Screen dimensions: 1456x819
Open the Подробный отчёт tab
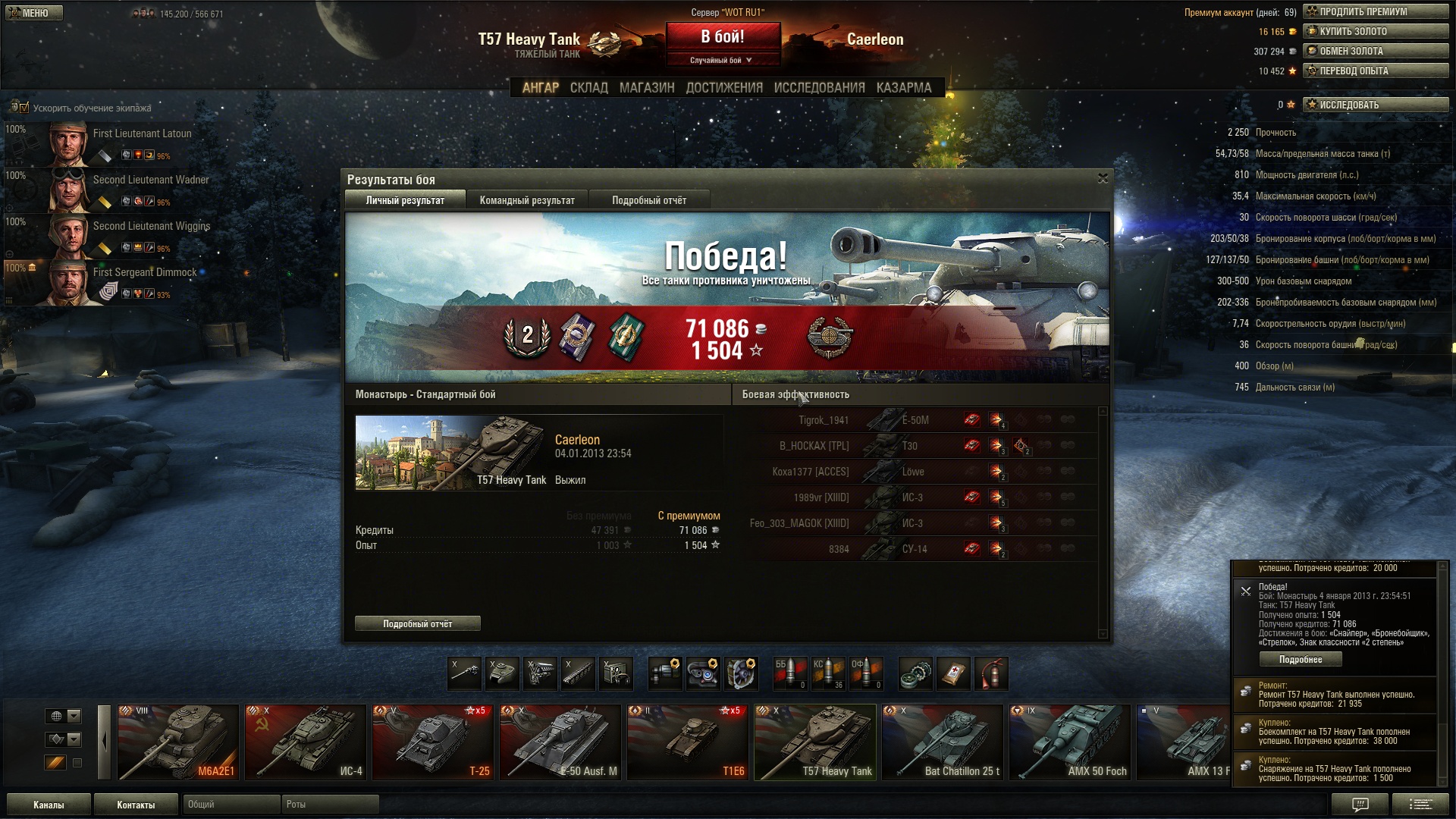coord(649,200)
